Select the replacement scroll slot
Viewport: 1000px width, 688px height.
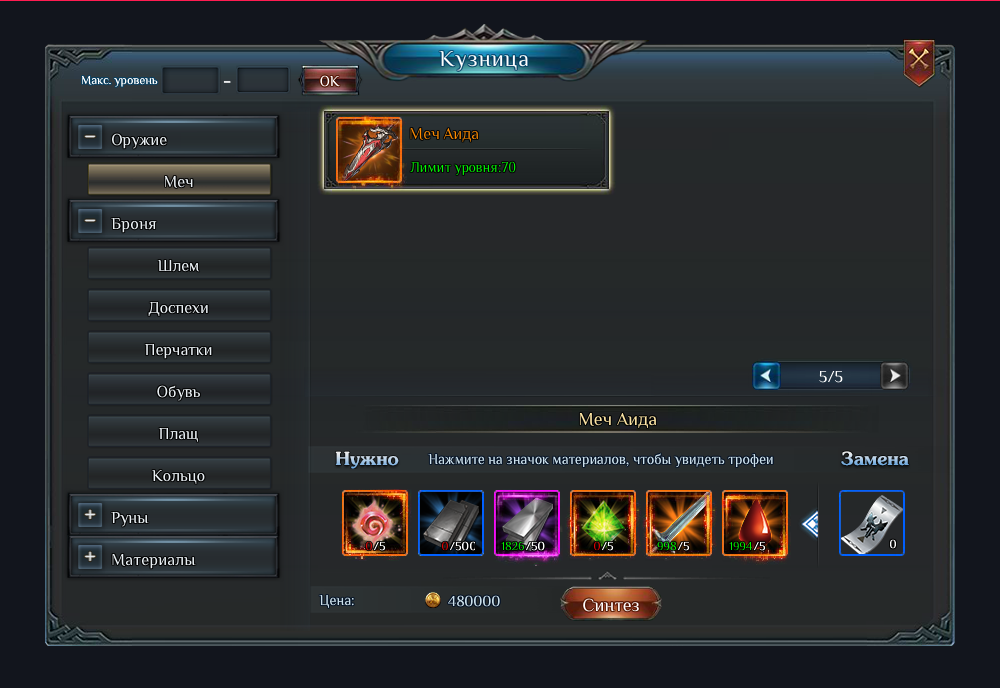tap(871, 522)
